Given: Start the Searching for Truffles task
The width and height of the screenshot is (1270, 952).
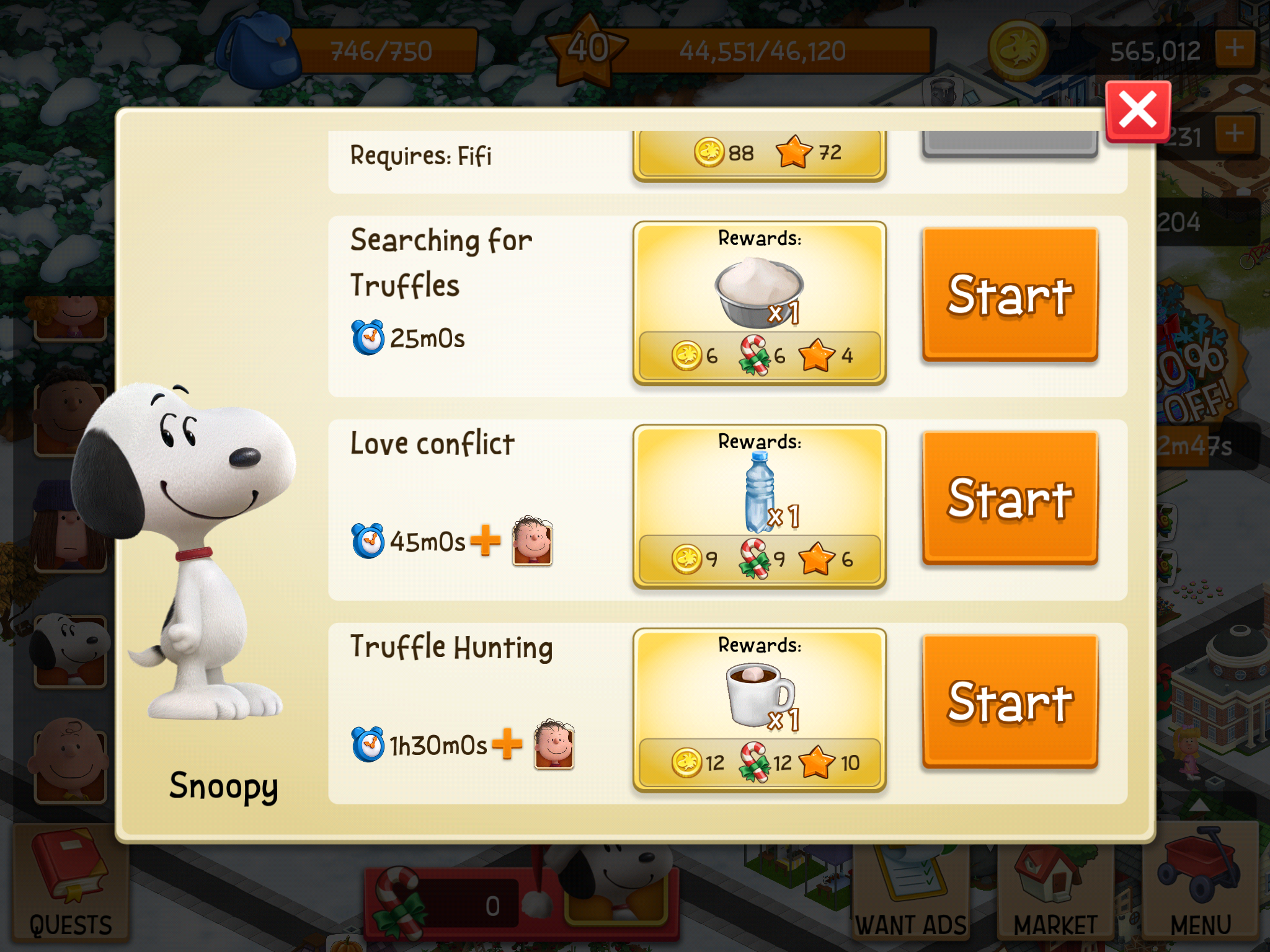Looking at the screenshot, I should point(1010,294).
